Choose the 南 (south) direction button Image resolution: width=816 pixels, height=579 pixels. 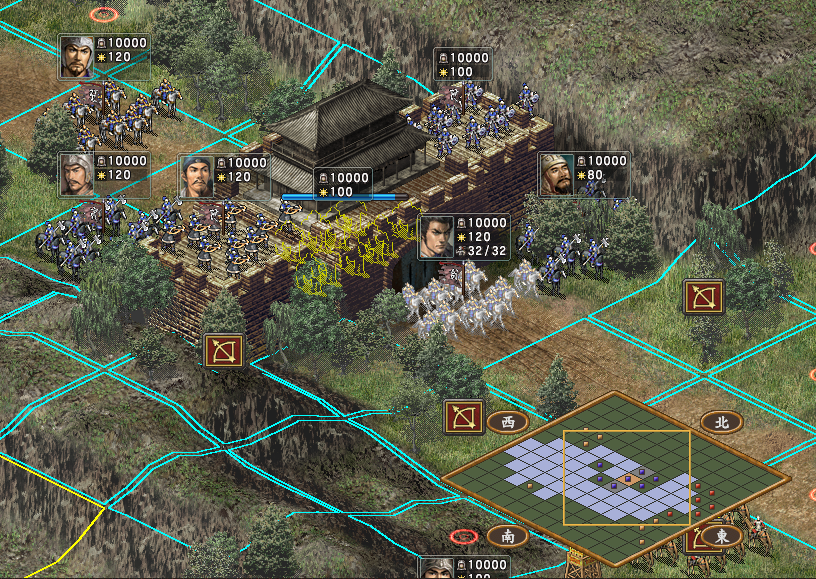[507, 536]
